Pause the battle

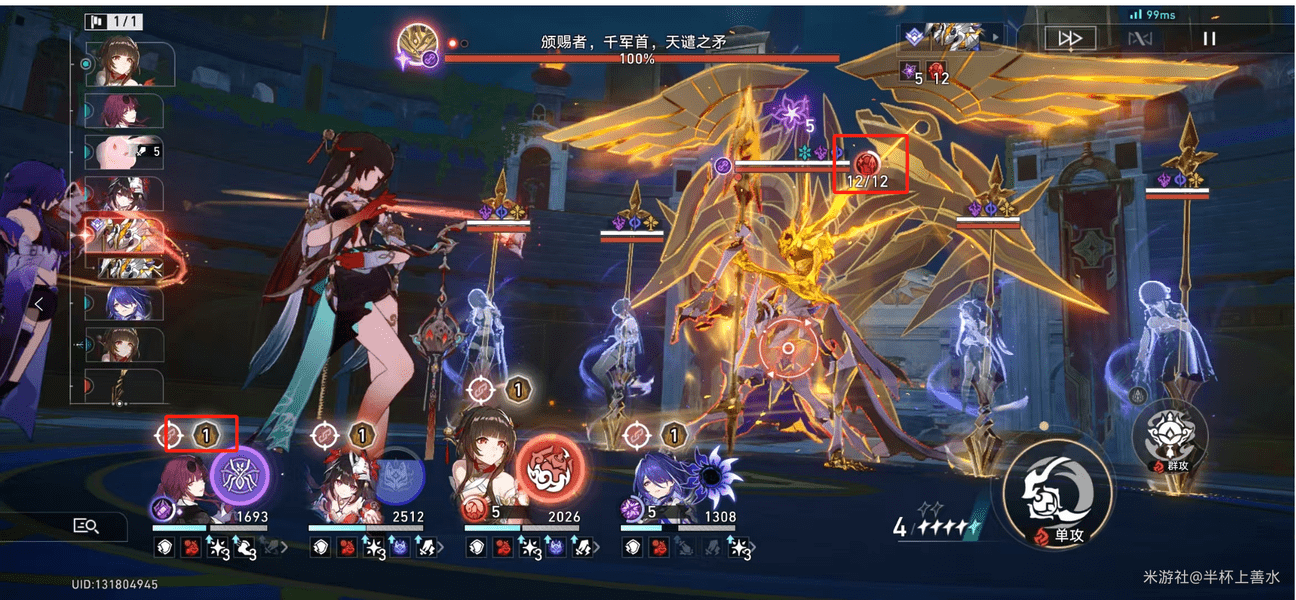(x=1209, y=38)
